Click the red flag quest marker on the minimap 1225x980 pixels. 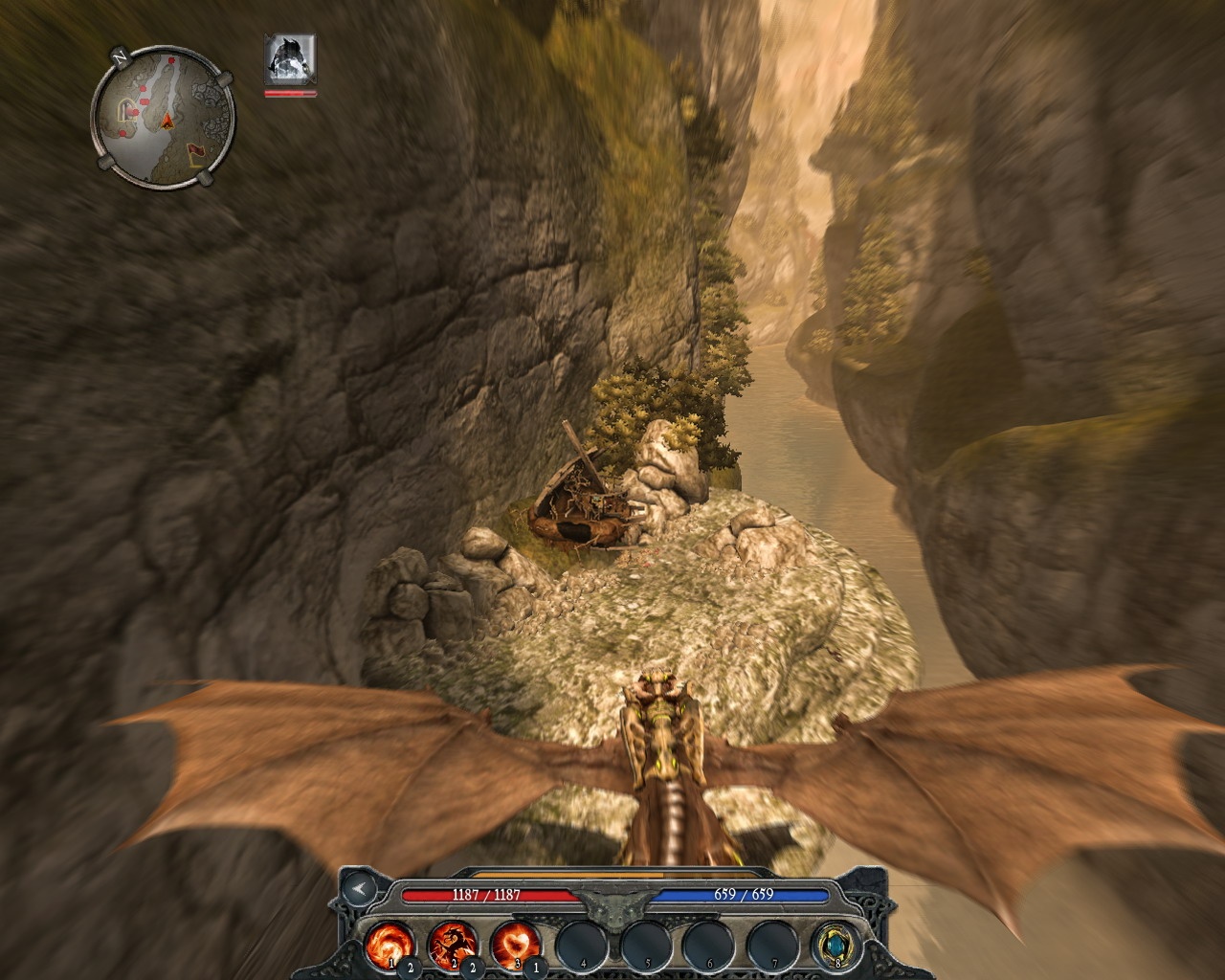(x=196, y=151)
